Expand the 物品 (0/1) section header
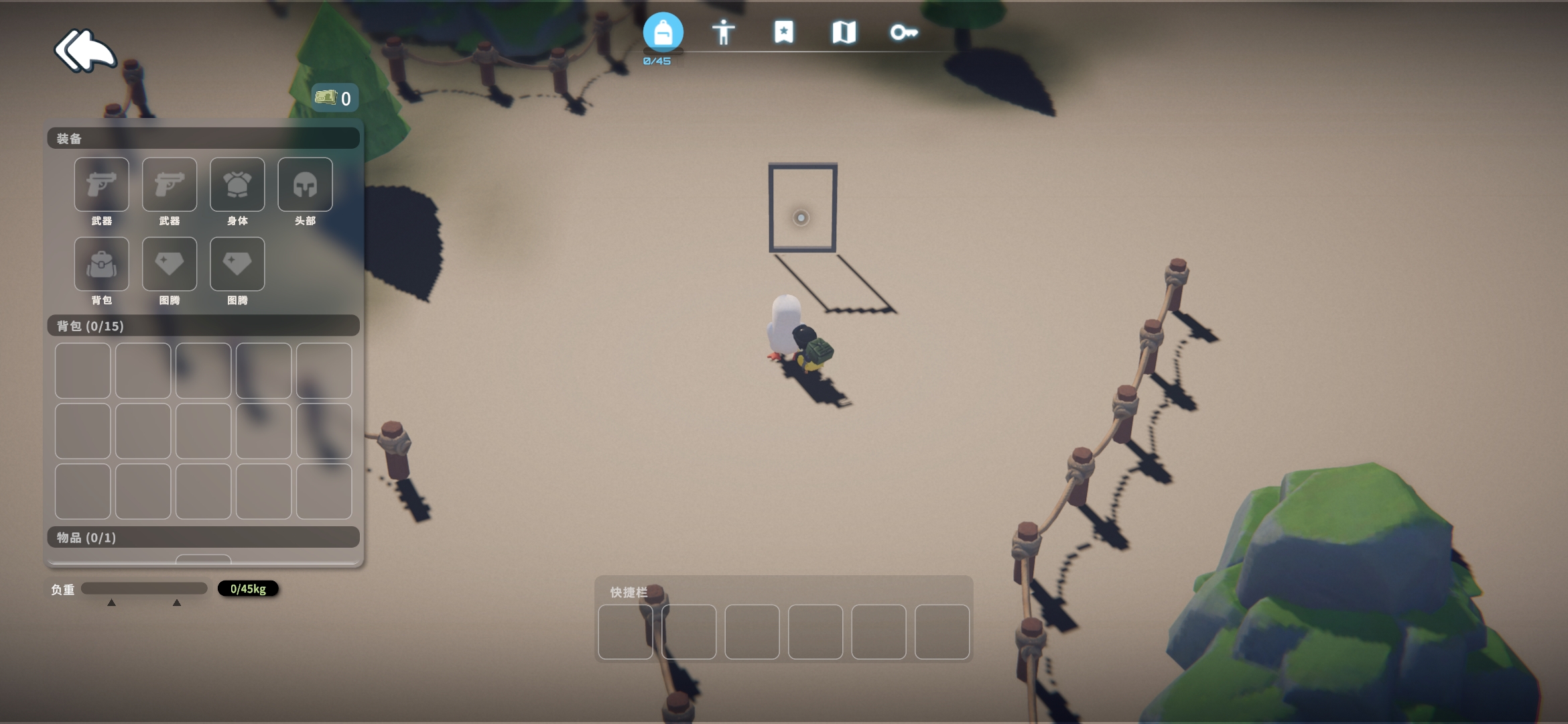The image size is (1568, 724). (x=203, y=538)
